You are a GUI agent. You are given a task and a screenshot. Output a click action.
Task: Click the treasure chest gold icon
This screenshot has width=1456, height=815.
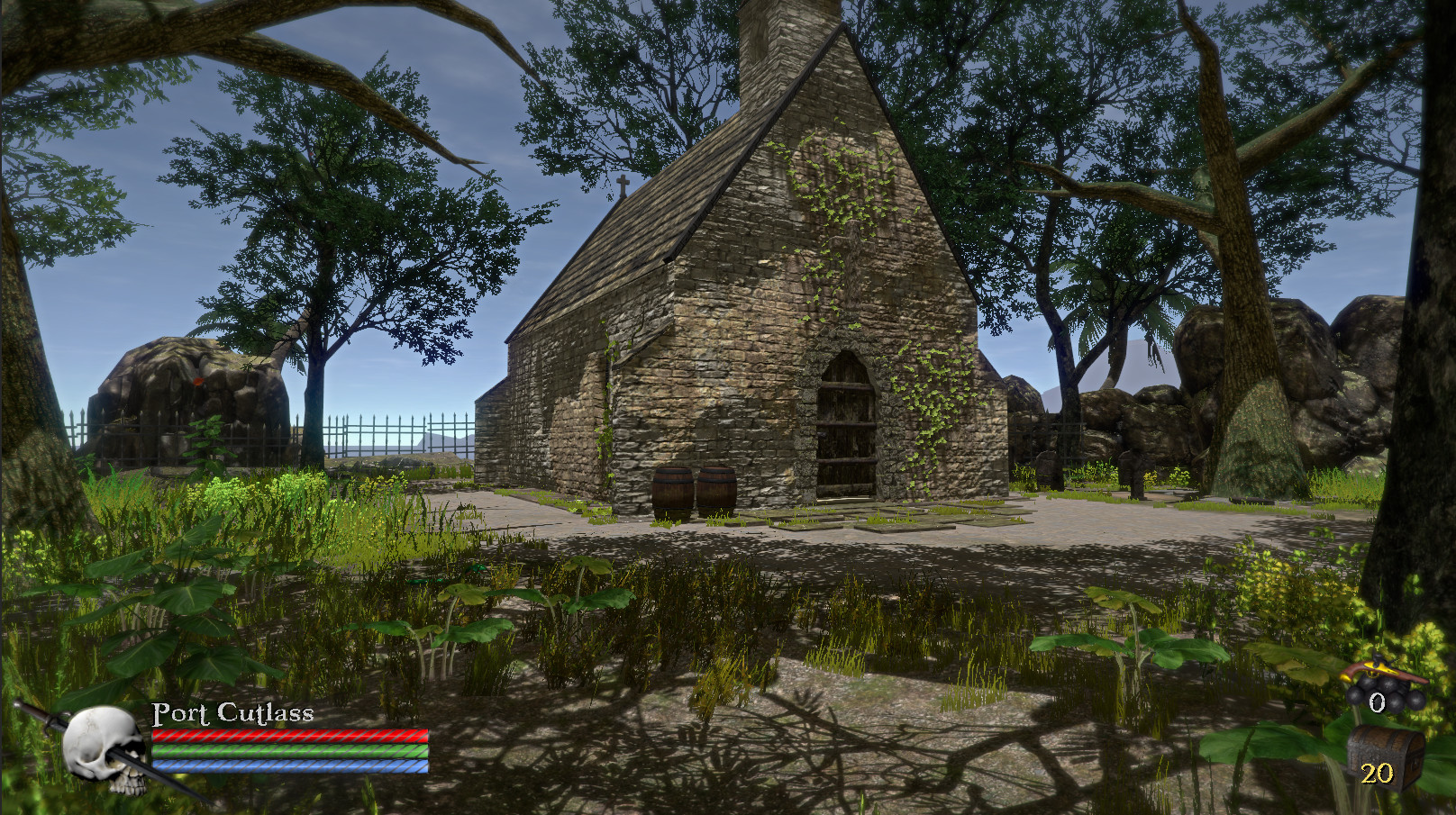tap(1379, 749)
